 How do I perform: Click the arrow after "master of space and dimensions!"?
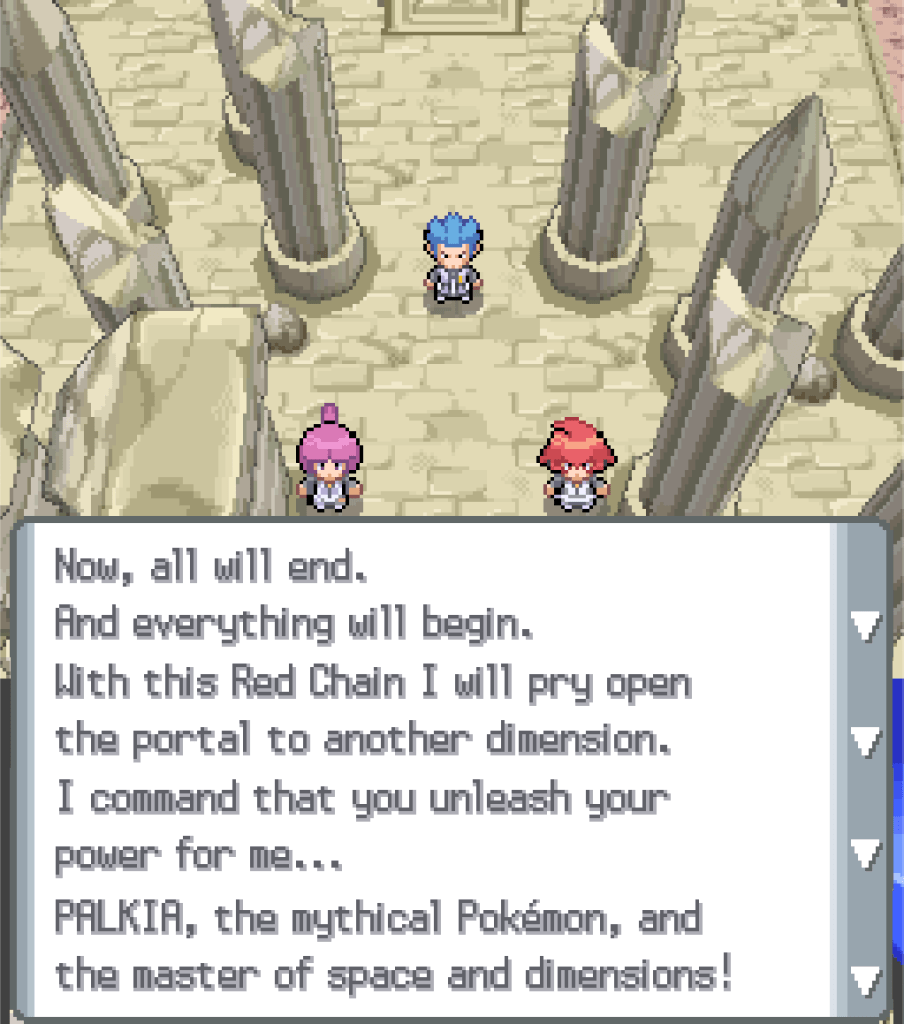coord(865,977)
